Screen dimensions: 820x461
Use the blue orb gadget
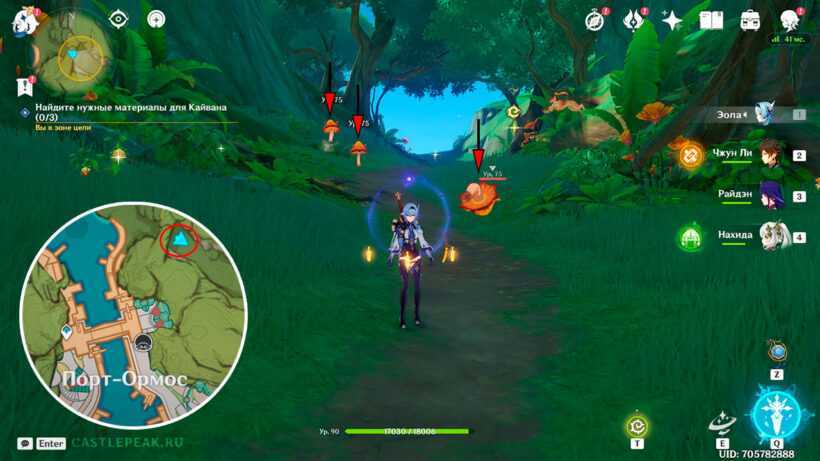(777, 351)
